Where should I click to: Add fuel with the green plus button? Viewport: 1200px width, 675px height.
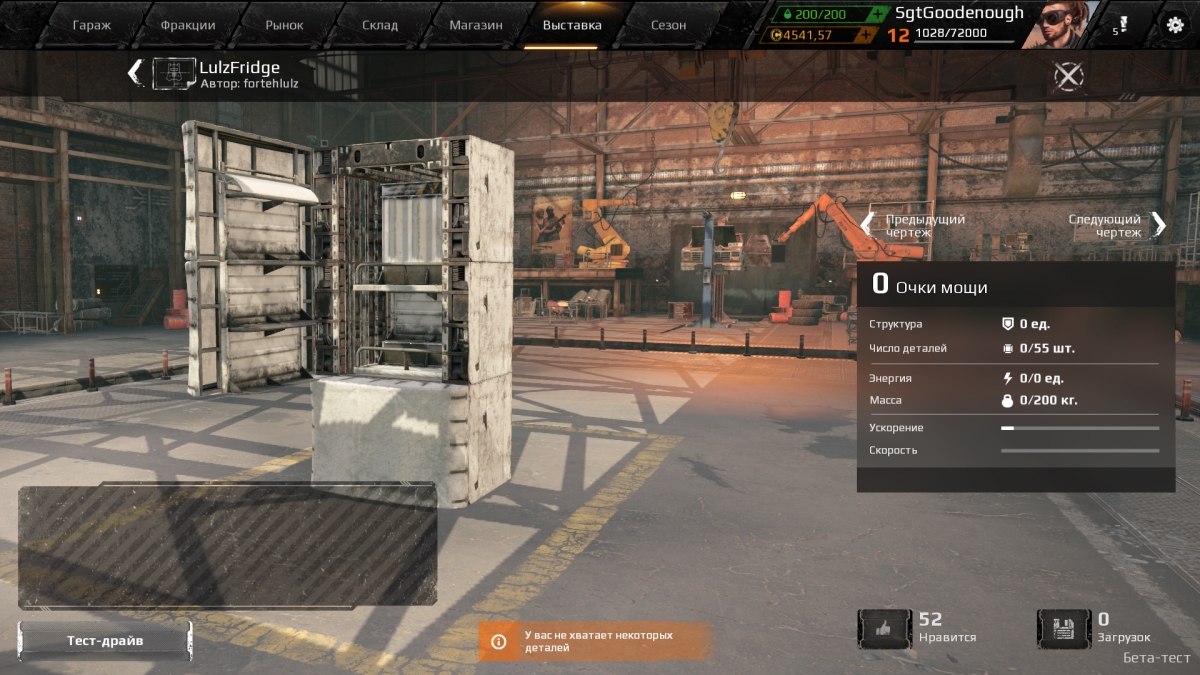(x=876, y=14)
